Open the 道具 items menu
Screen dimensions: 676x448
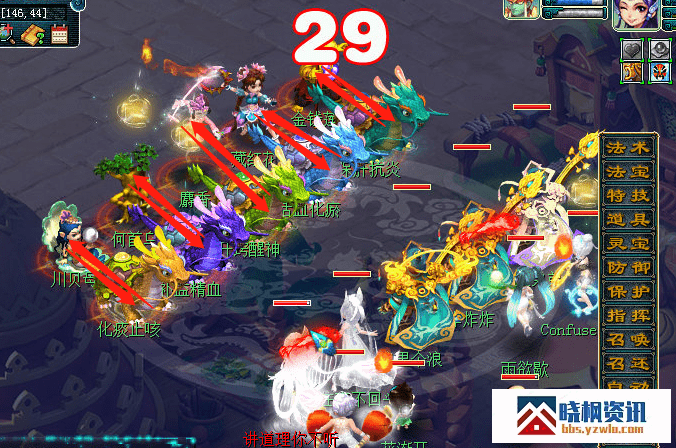tap(628, 219)
